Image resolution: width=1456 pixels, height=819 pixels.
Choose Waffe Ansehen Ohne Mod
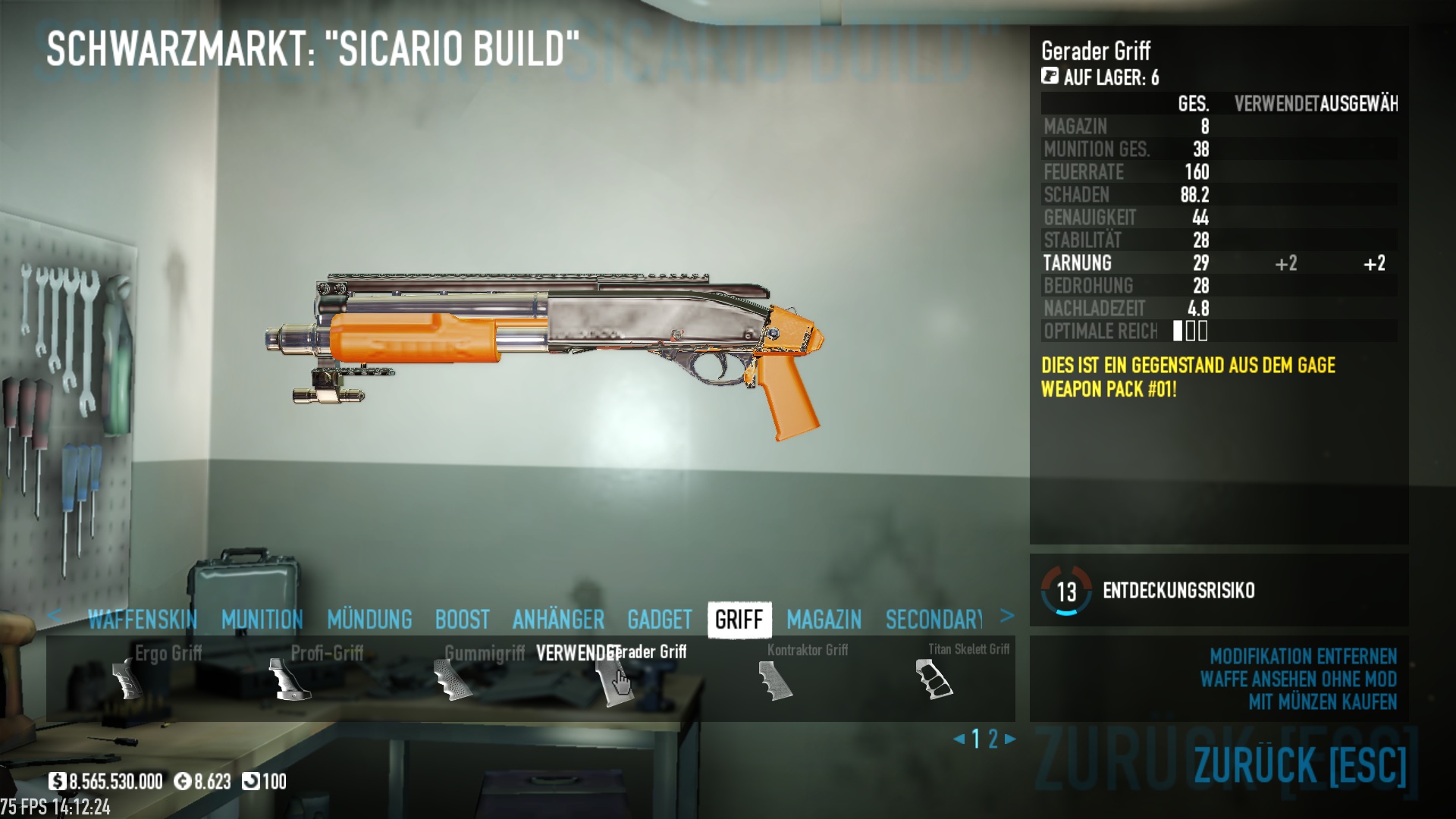point(1298,679)
